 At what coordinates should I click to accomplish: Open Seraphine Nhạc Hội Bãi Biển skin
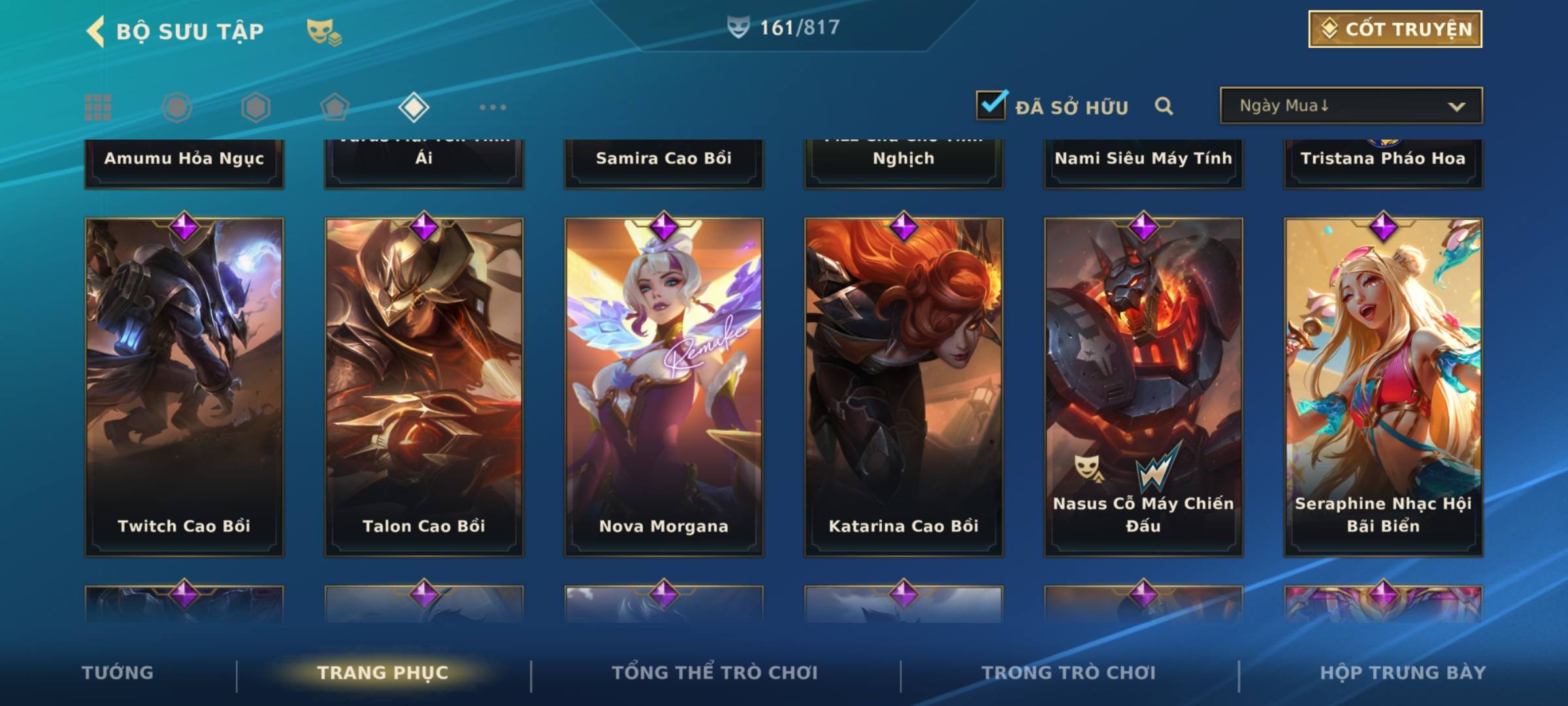pyautogui.click(x=1383, y=387)
